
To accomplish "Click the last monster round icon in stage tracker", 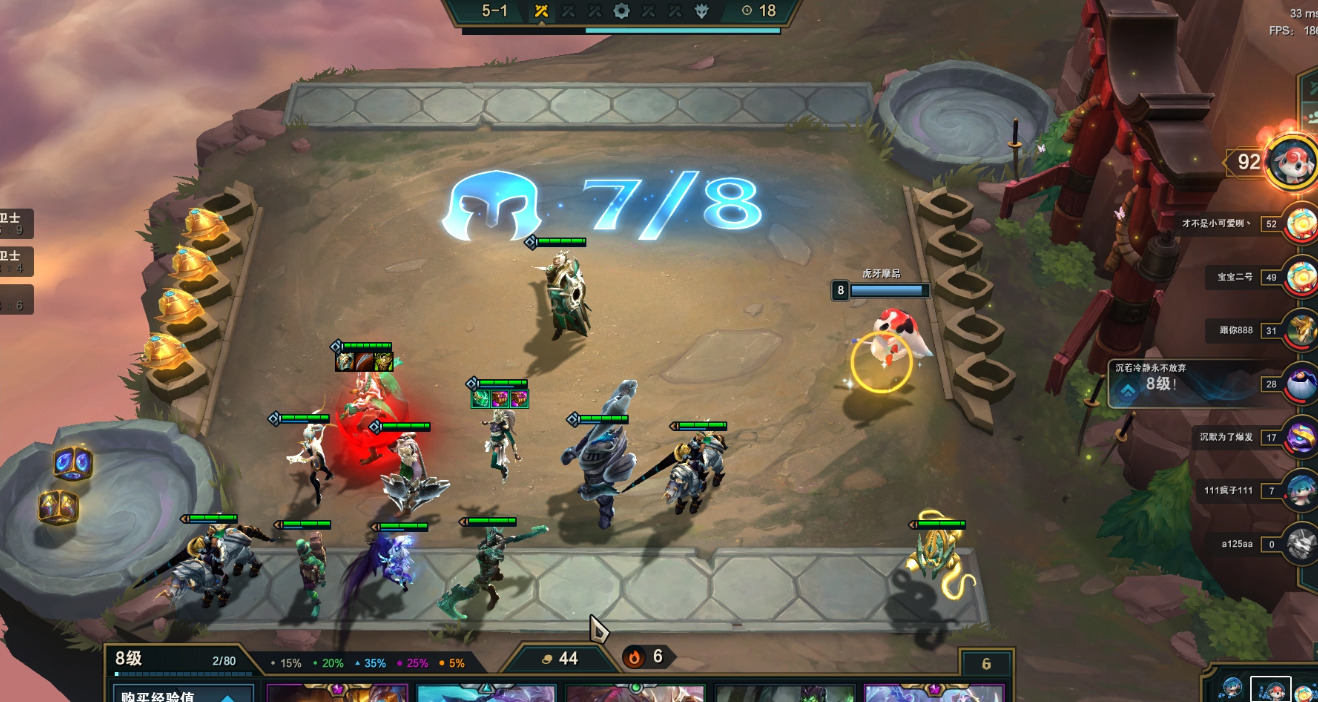I will 701,11.
